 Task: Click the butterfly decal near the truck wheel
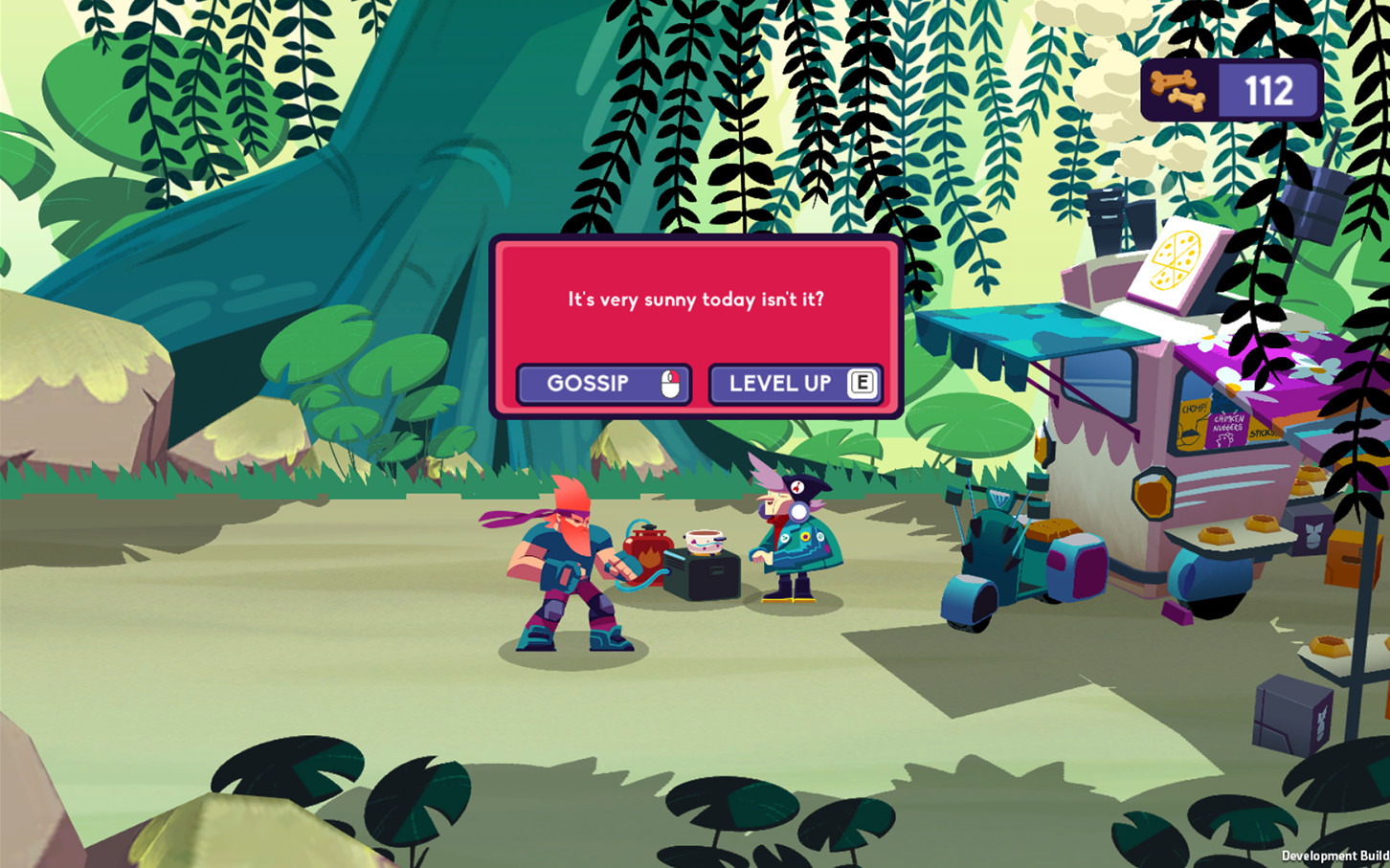[x=1313, y=534]
